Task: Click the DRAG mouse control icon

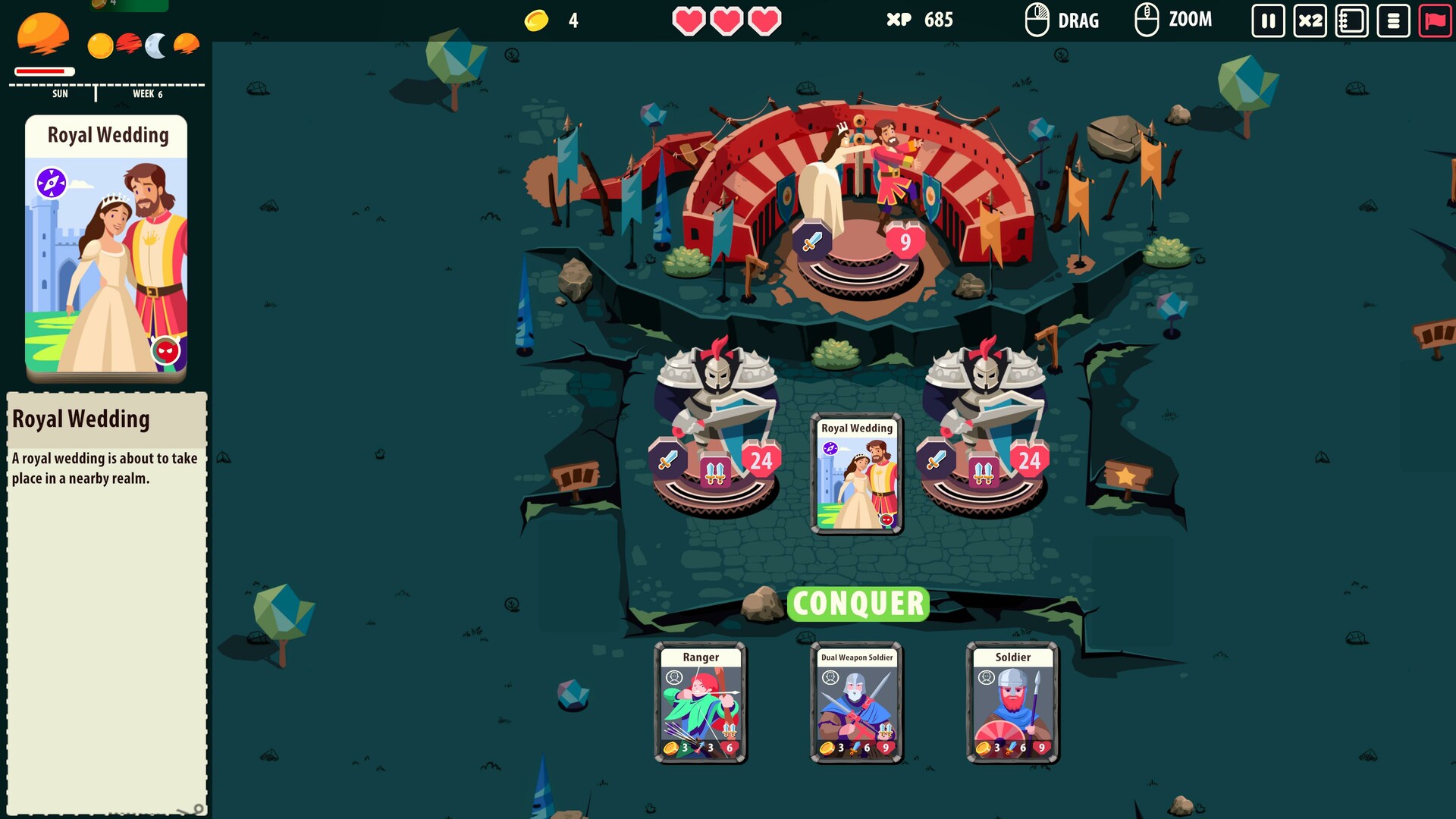Action: 1036,19
